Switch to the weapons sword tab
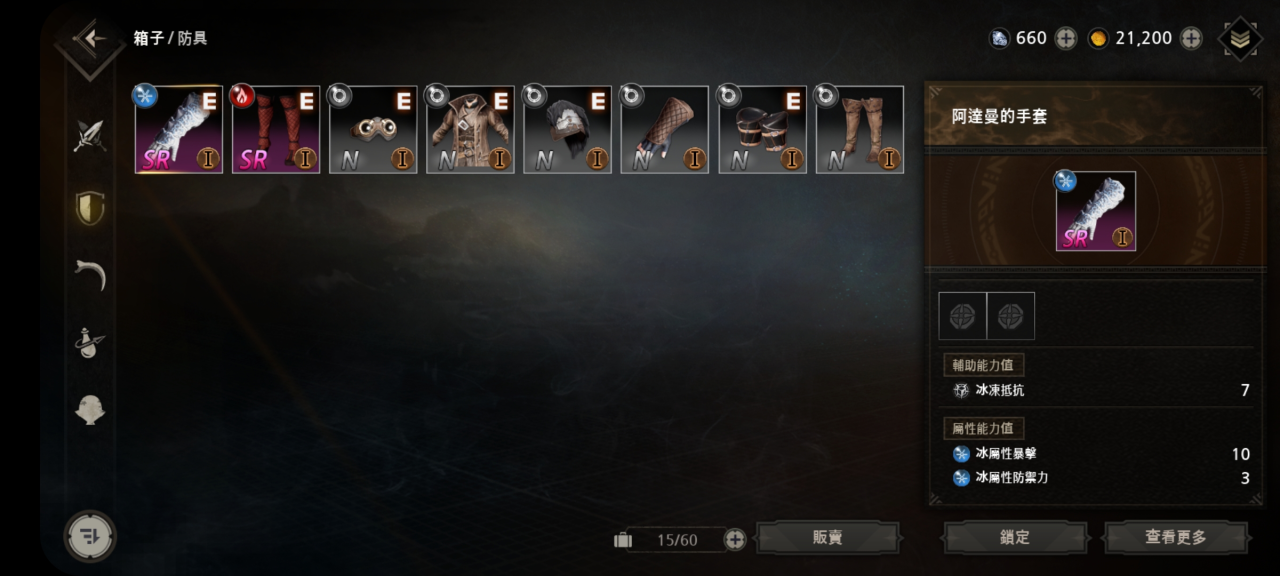 tap(90, 136)
